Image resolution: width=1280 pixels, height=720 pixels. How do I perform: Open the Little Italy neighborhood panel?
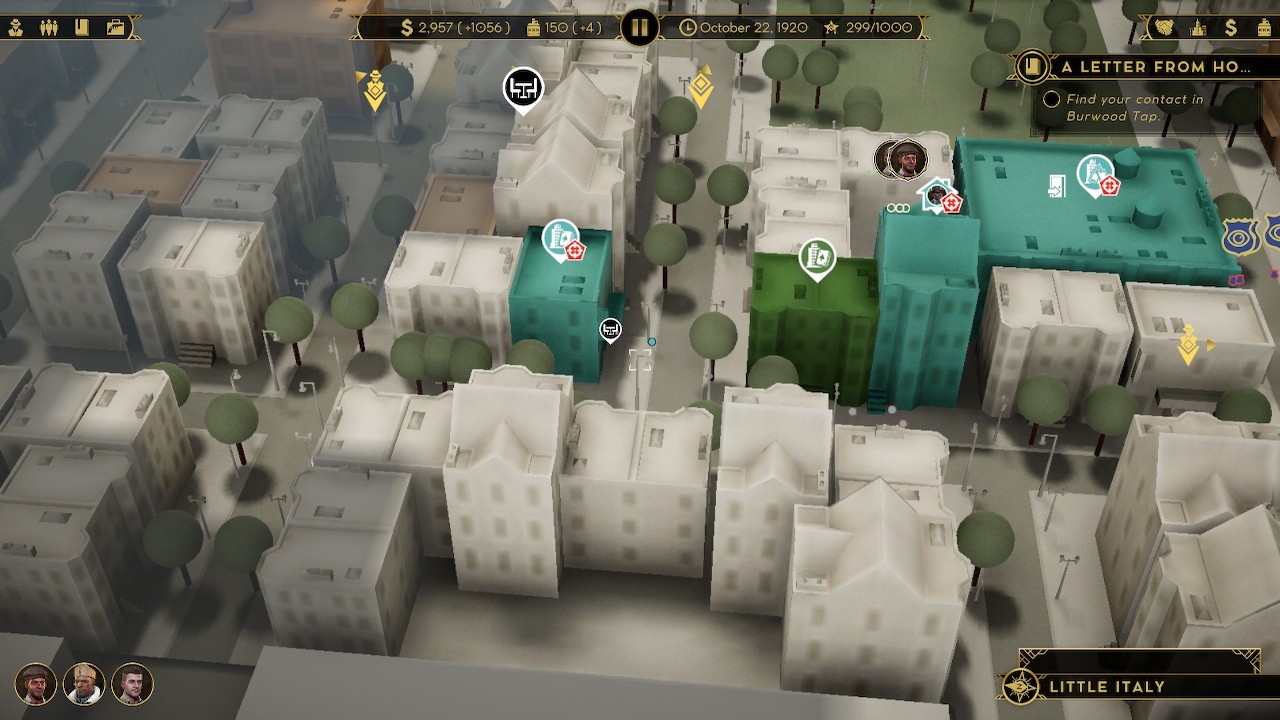(1105, 687)
